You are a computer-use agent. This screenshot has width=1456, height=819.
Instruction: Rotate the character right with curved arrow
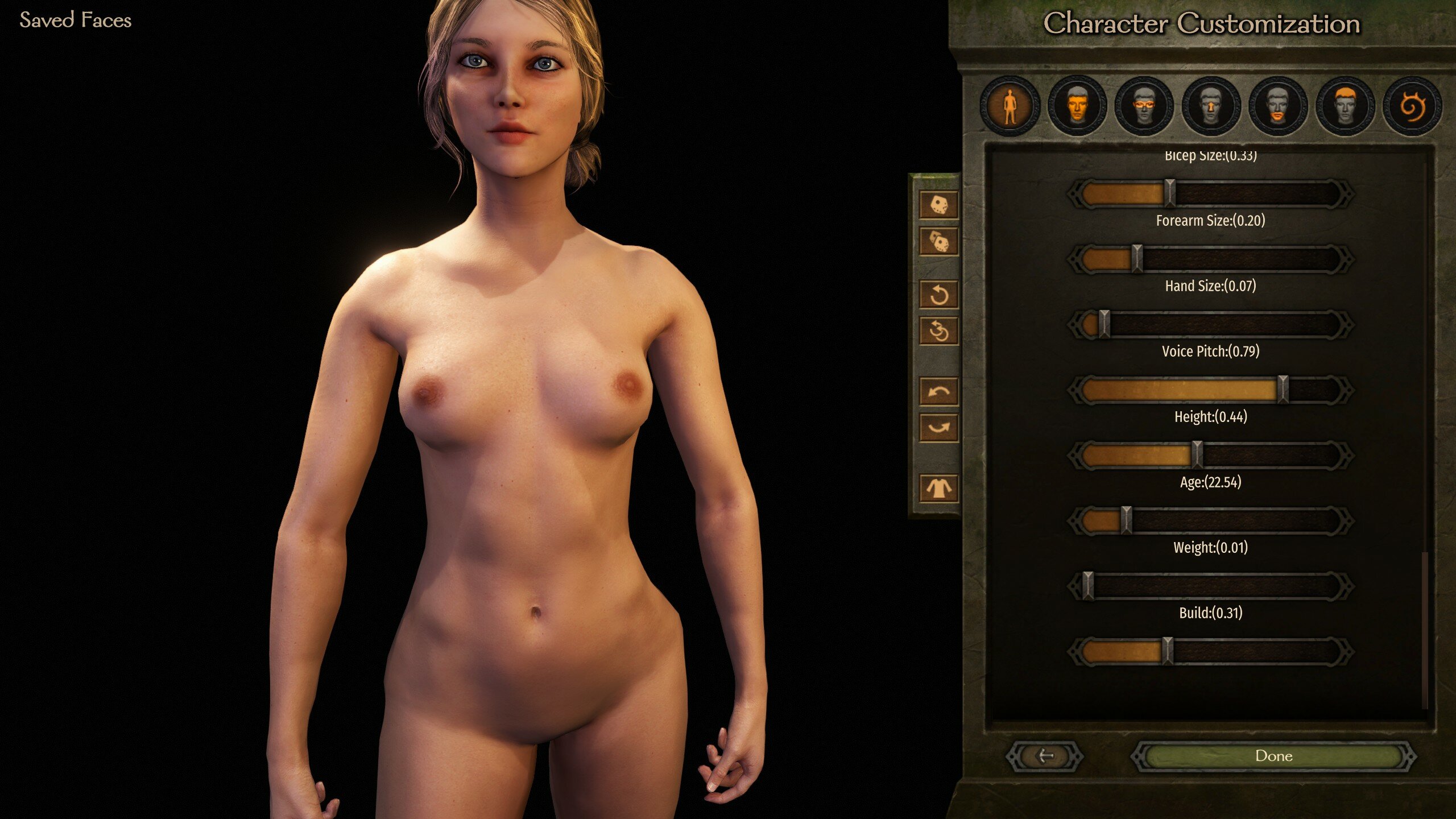coord(939,428)
